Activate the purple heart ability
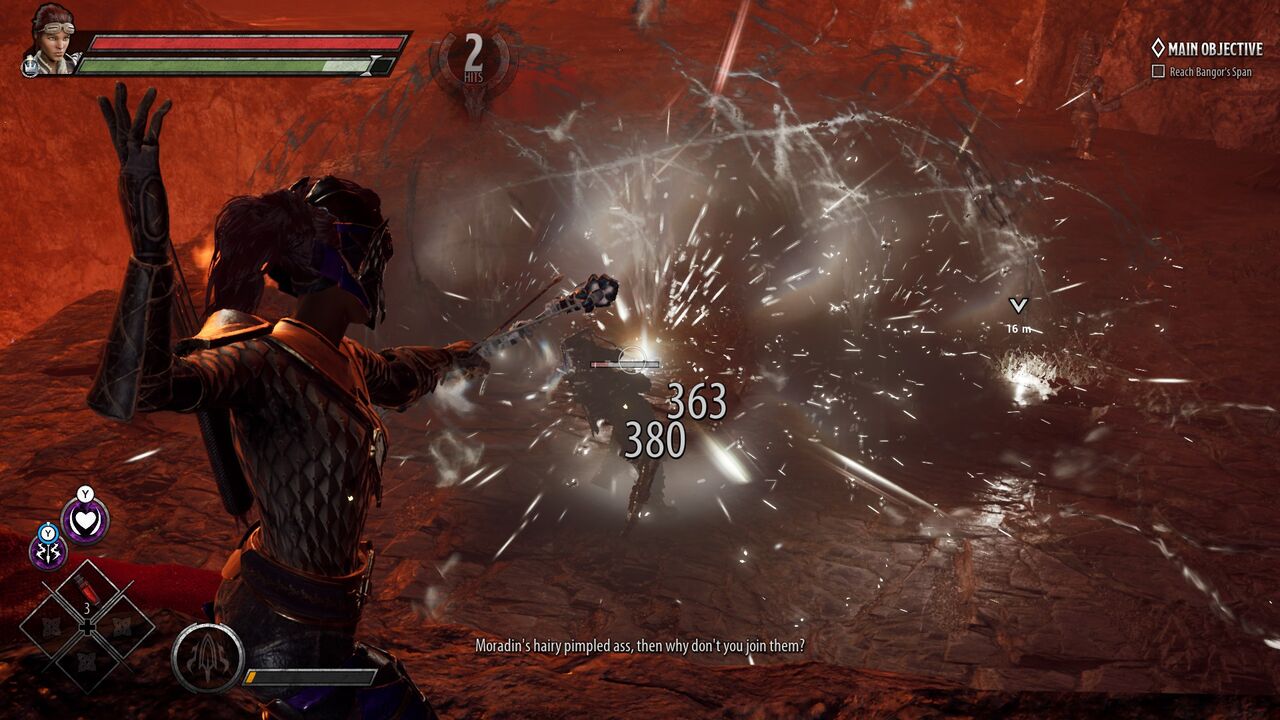 pyautogui.click(x=85, y=521)
